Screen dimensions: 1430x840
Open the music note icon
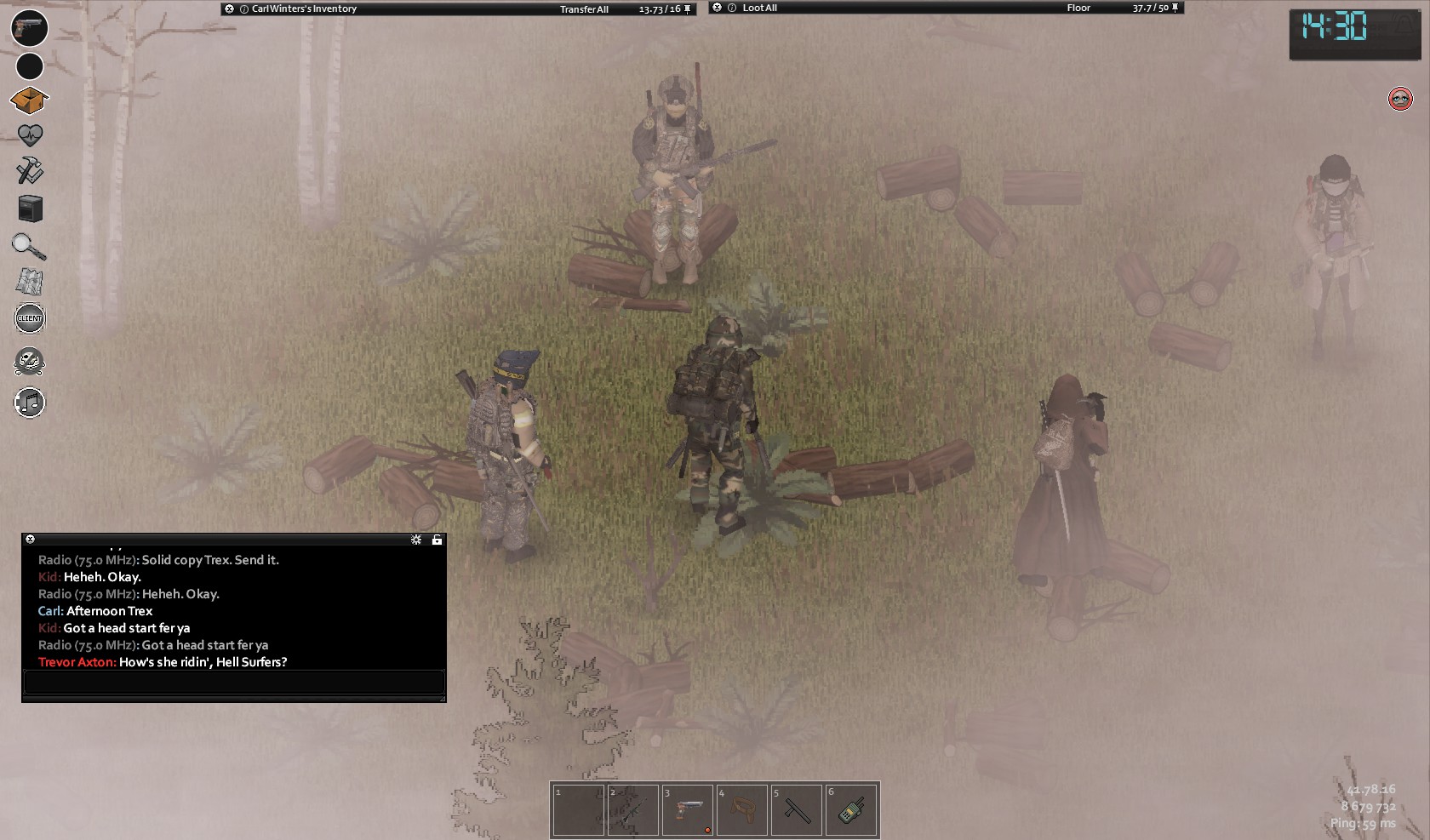click(x=30, y=402)
